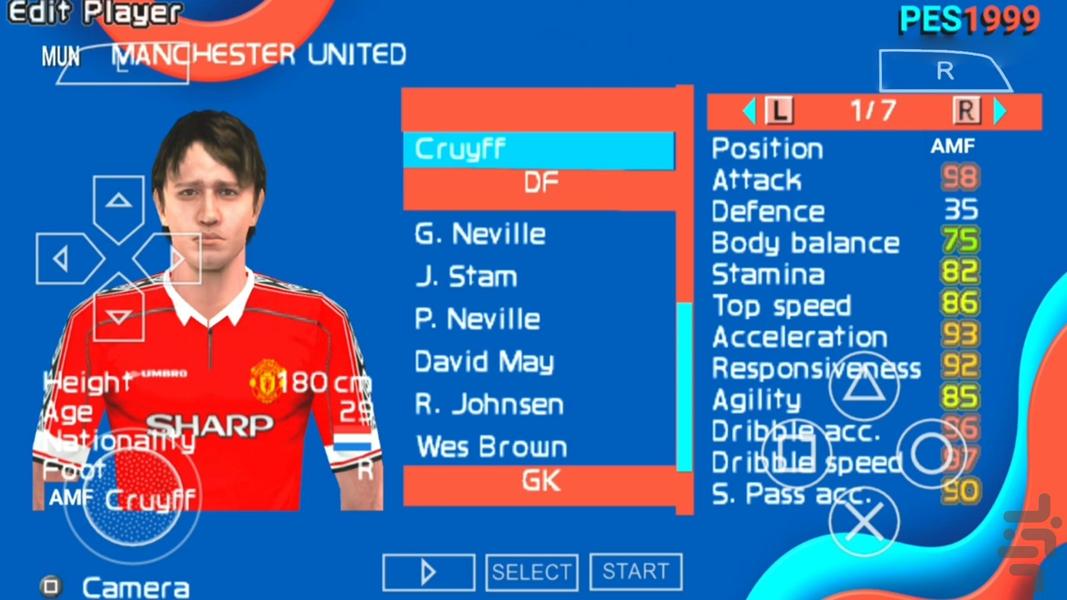The height and width of the screenshot is (600, 1067).
Task: Go to the previous stats page arrow
Action: [749, 111]
